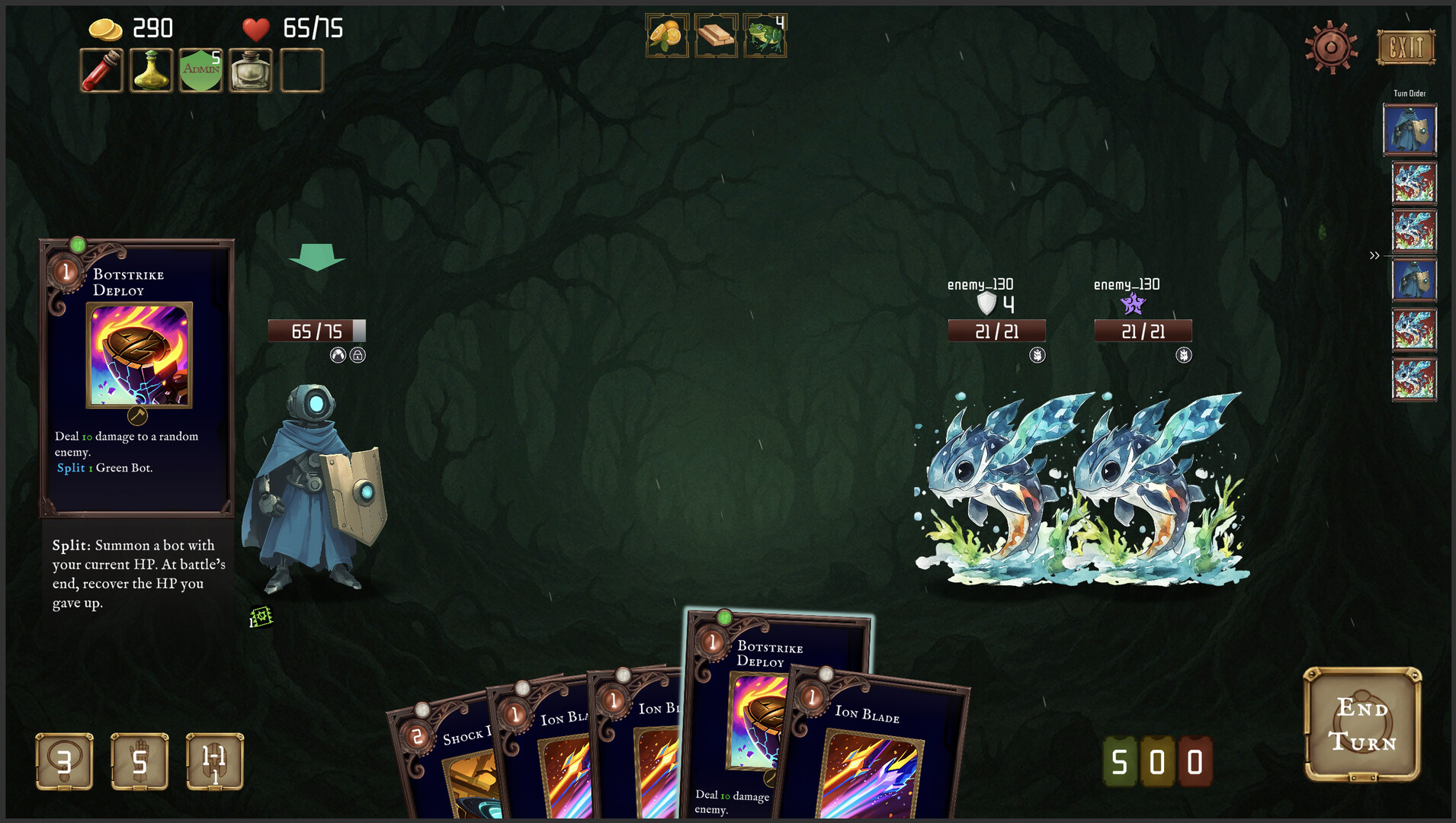Click the player's 65/75 health bar
The width and height of the screenshot is (1456, 823).
[316, 331]
